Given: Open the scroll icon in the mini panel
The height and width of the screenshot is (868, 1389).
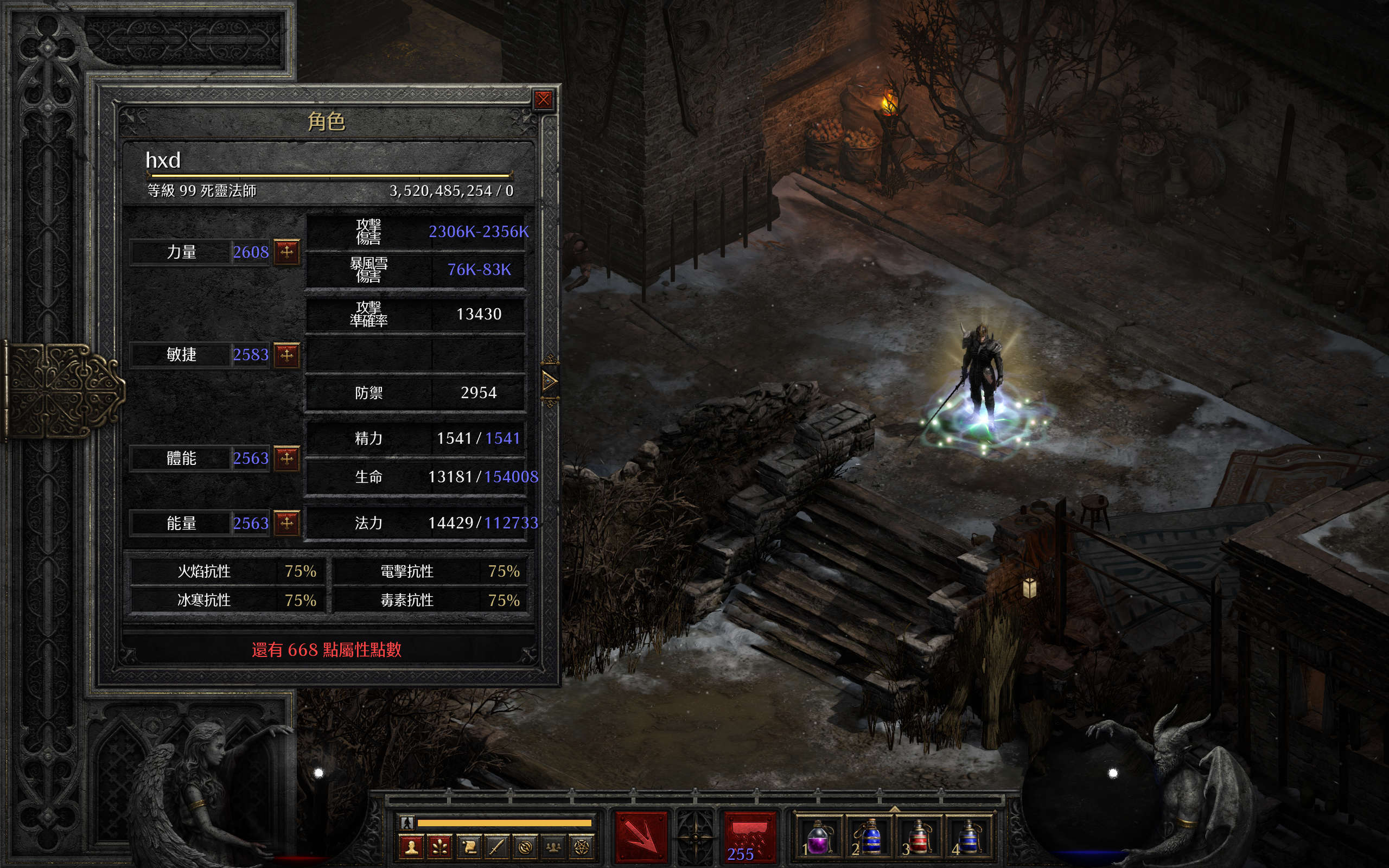Looking at the screenshot, I should 468,847.
